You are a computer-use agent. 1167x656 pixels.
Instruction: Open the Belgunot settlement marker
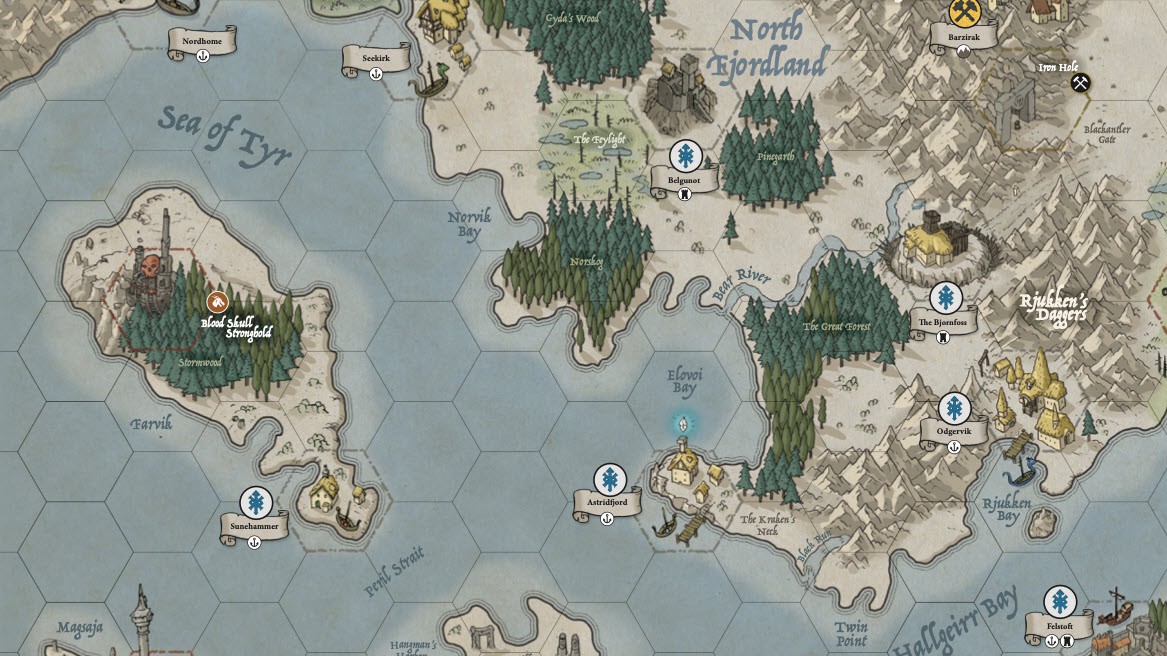click(685, 156)
